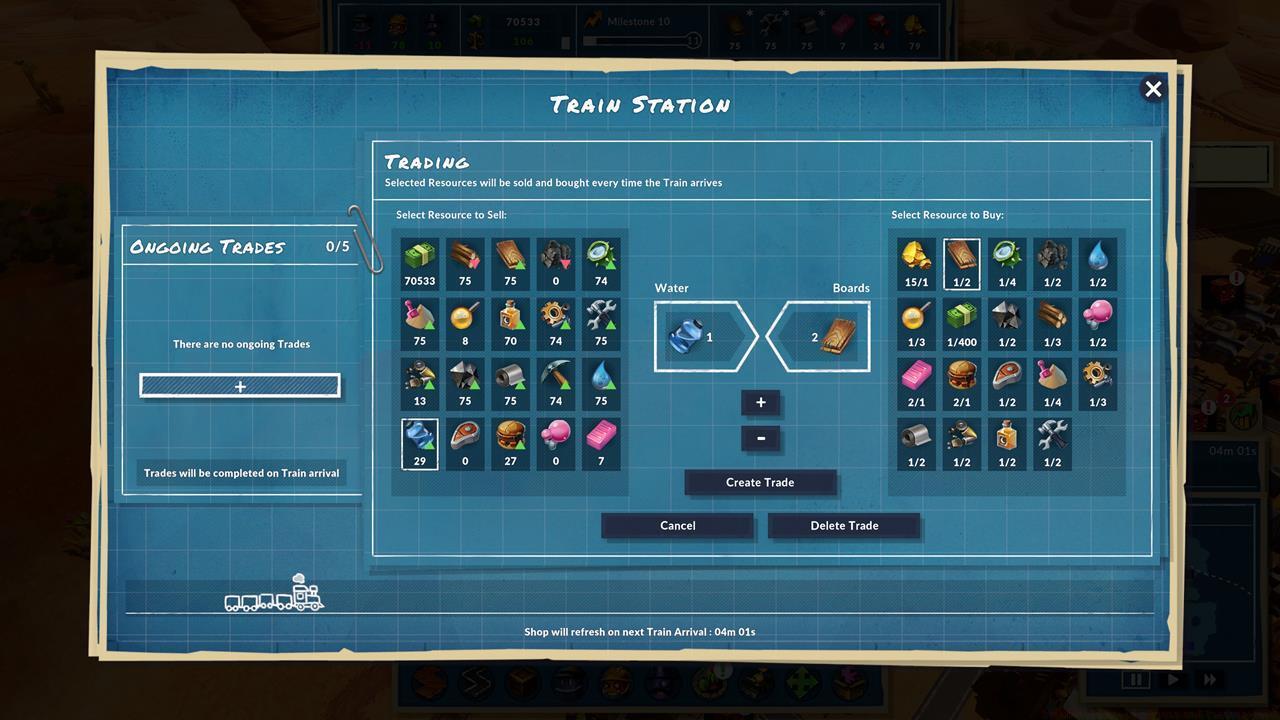1280x720 pixels.
Task: Choose the burger to sell
Action: point(510,442)
